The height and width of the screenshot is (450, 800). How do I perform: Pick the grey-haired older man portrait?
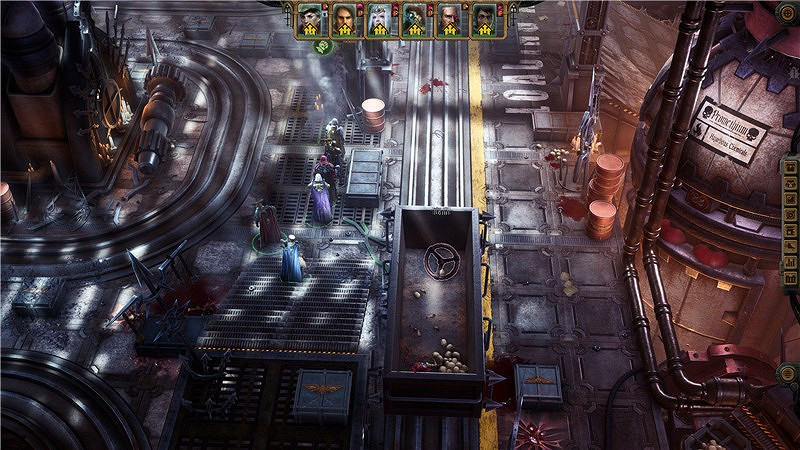click(x=450, y=19)
